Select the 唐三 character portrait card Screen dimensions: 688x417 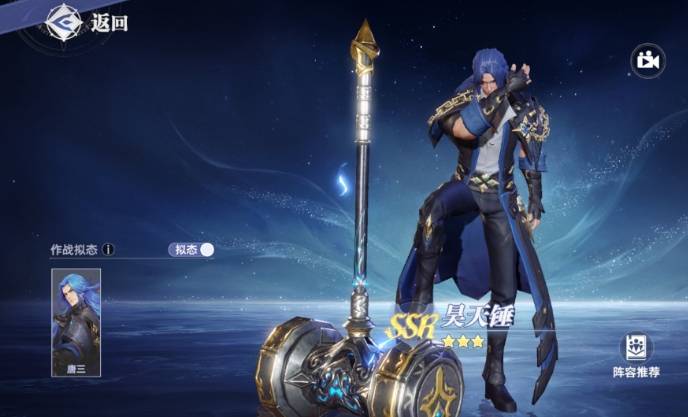(76, 322)
